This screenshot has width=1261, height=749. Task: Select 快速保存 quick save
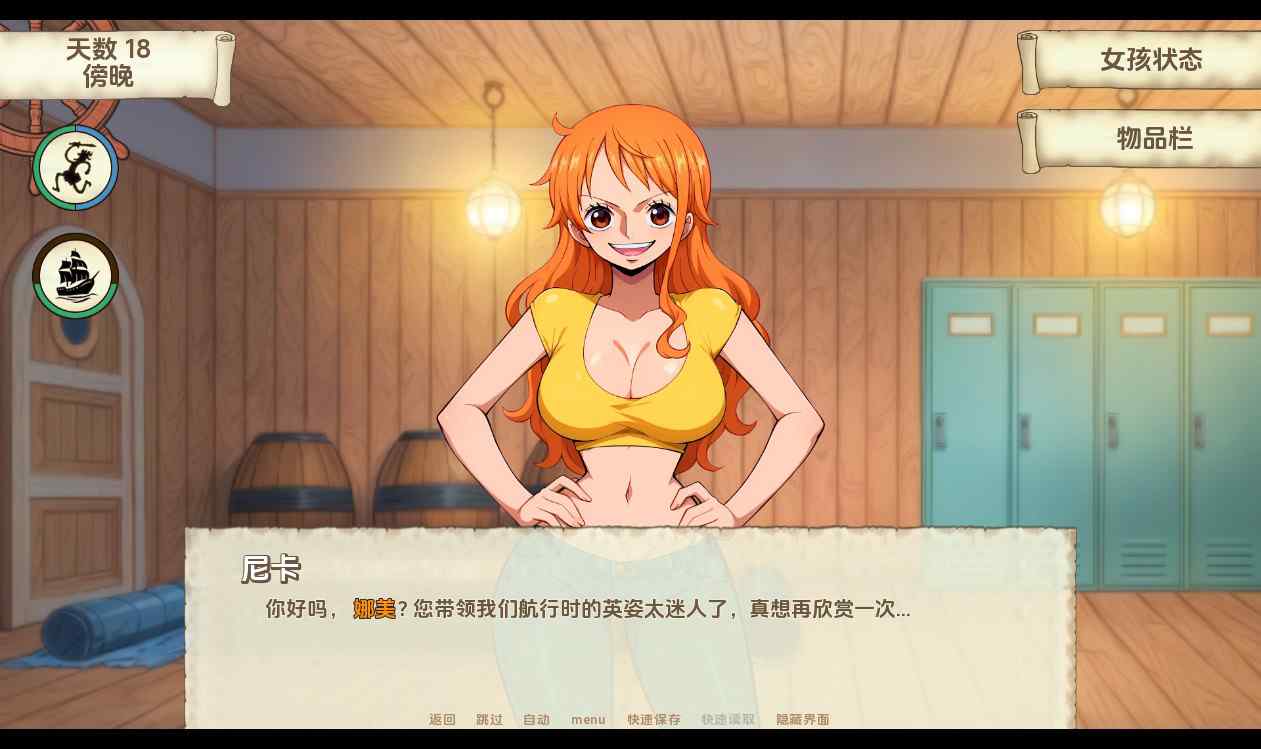pos(654,719)
